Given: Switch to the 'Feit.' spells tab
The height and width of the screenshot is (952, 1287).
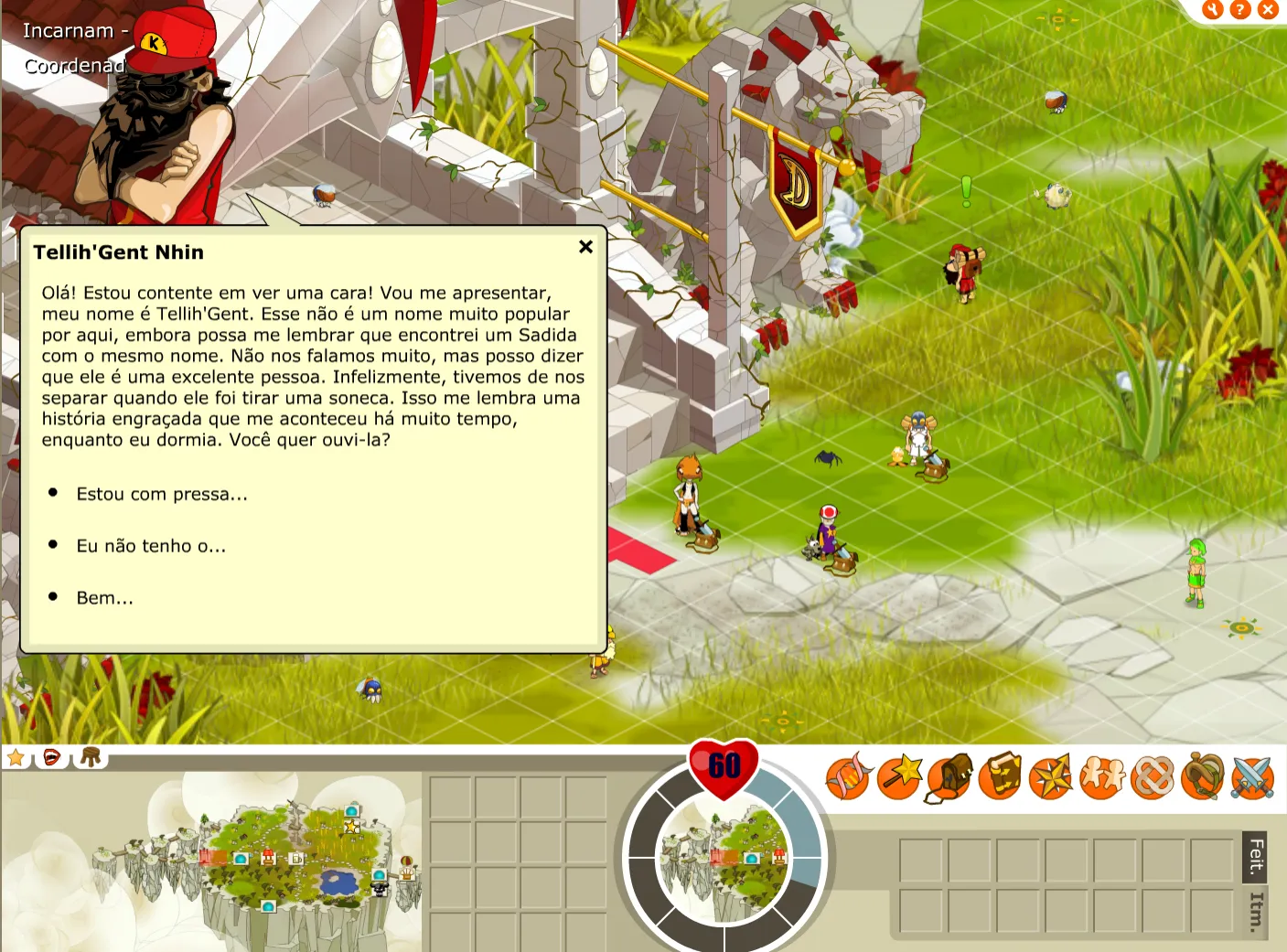Looking at the screenshot, I should (1256, 857).
